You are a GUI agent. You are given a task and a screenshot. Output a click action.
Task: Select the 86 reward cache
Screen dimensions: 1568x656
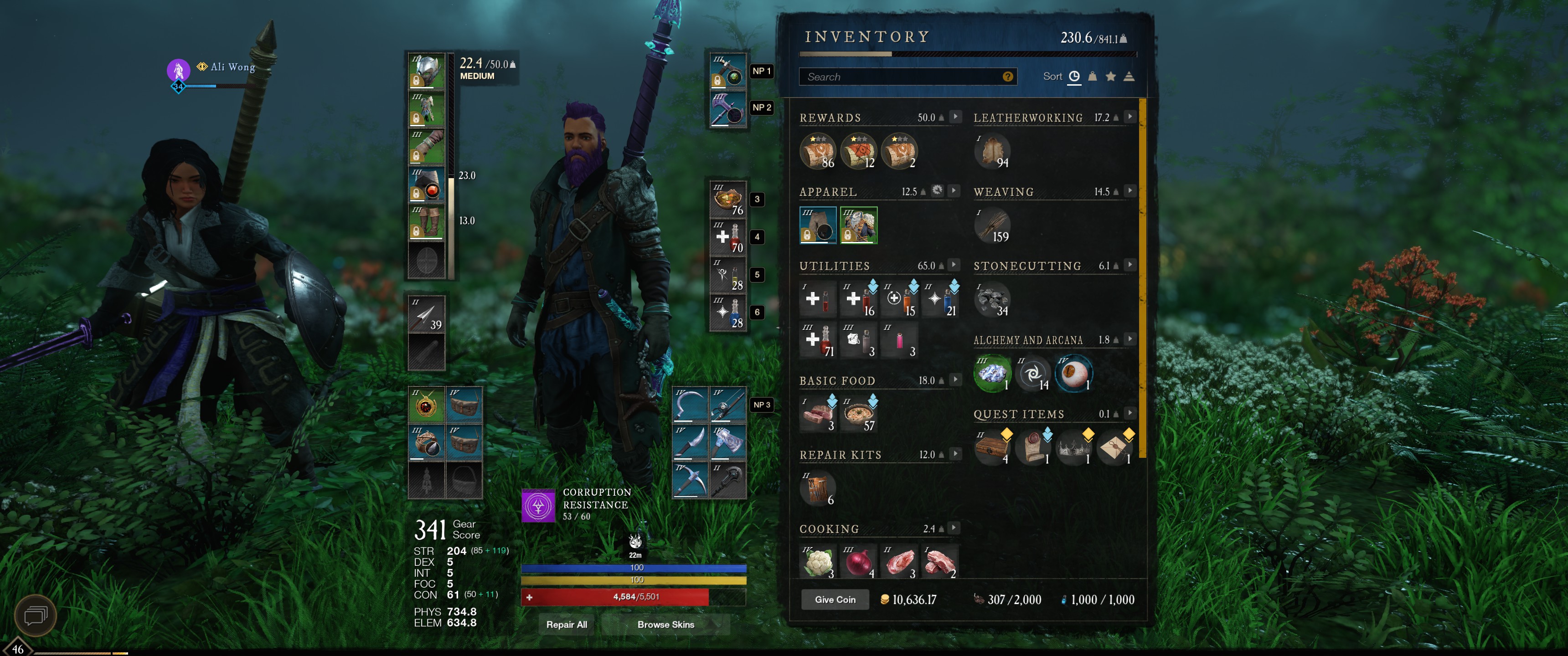(817, 151)
